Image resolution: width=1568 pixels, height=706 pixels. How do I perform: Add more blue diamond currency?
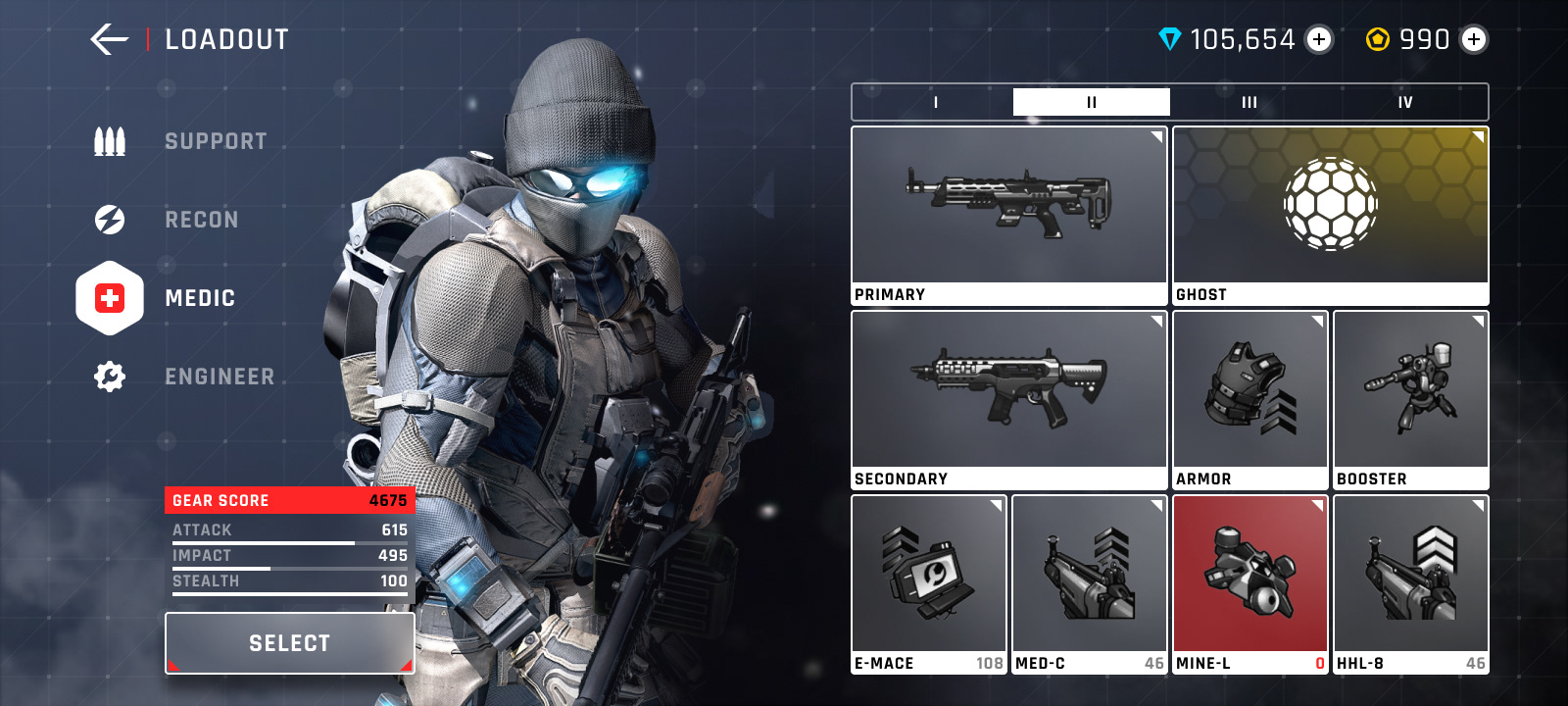[x=1319, y=39]
